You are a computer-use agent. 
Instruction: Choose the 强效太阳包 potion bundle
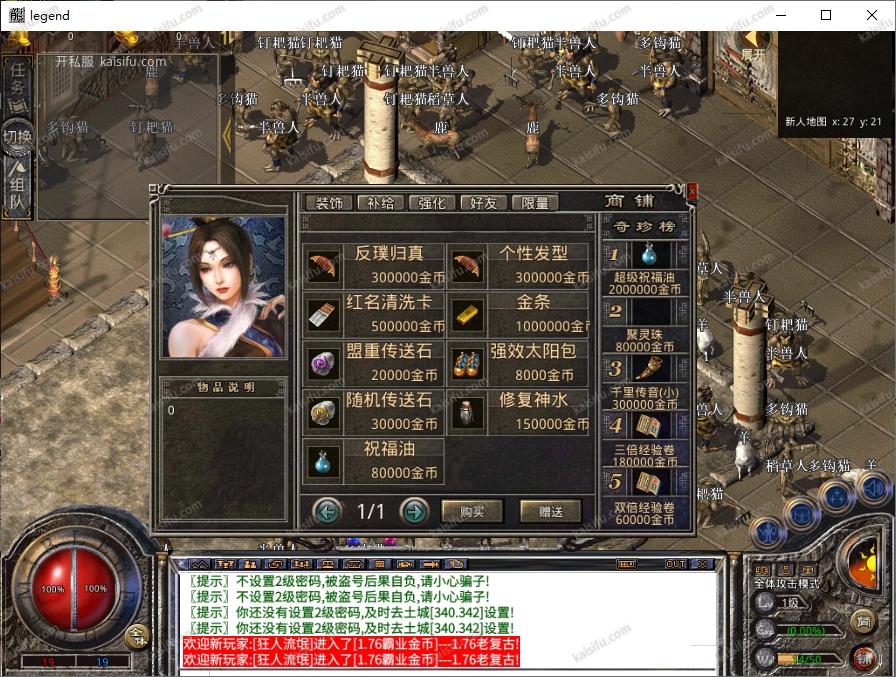click(x=519, y=362)
